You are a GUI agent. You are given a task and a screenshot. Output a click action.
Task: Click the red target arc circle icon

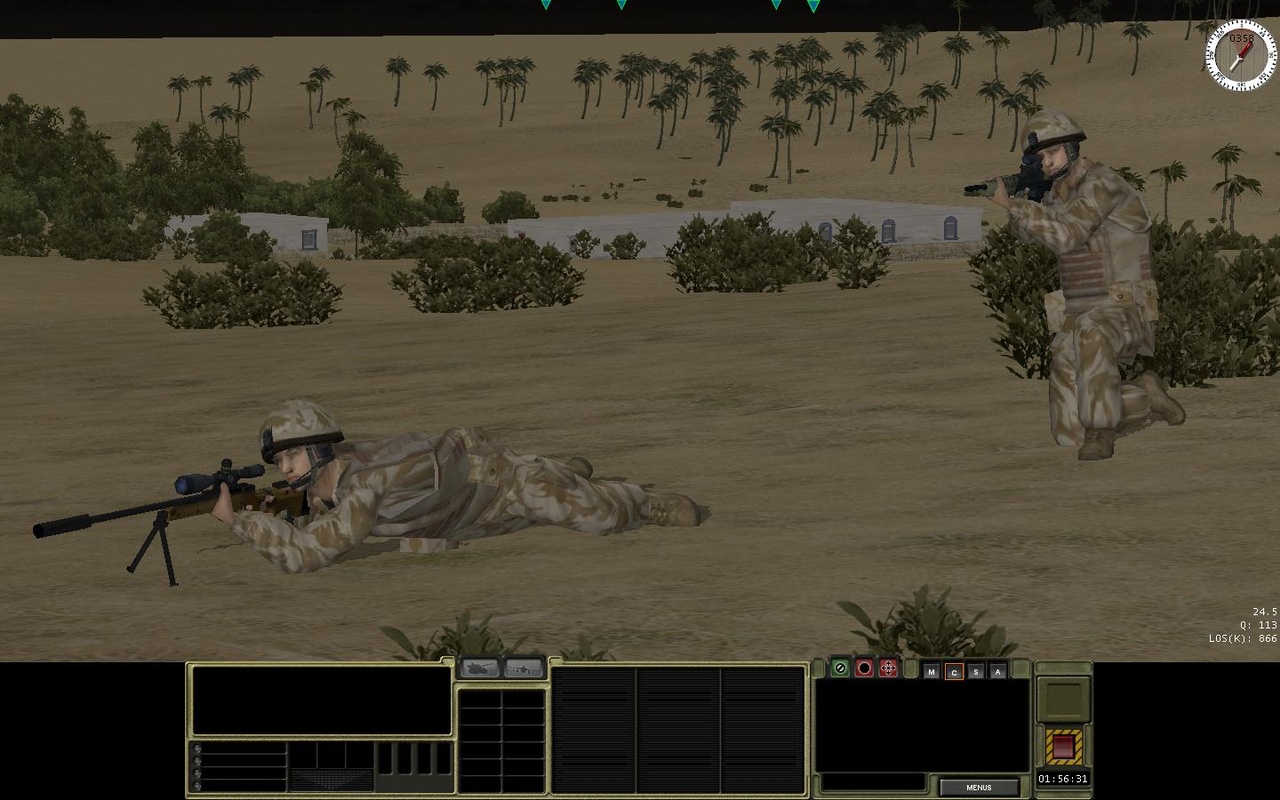tap(864, 669)
